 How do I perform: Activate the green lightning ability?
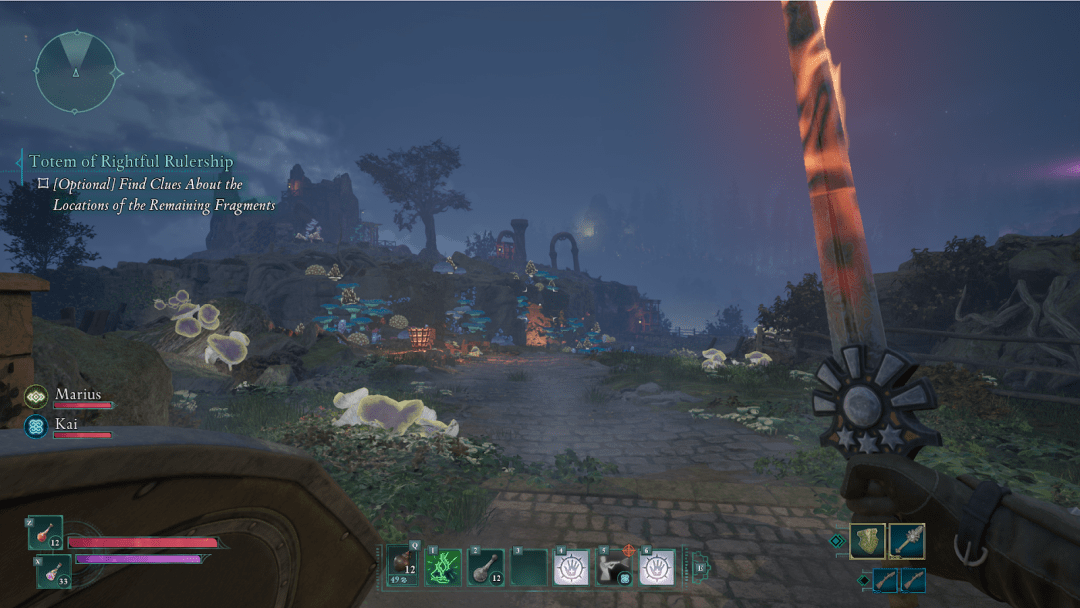[441, 567]
